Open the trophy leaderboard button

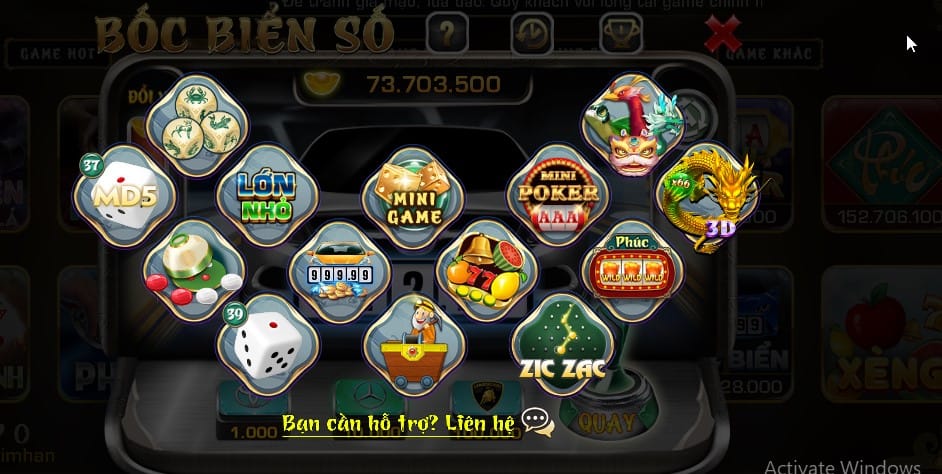tap(620, 35)
